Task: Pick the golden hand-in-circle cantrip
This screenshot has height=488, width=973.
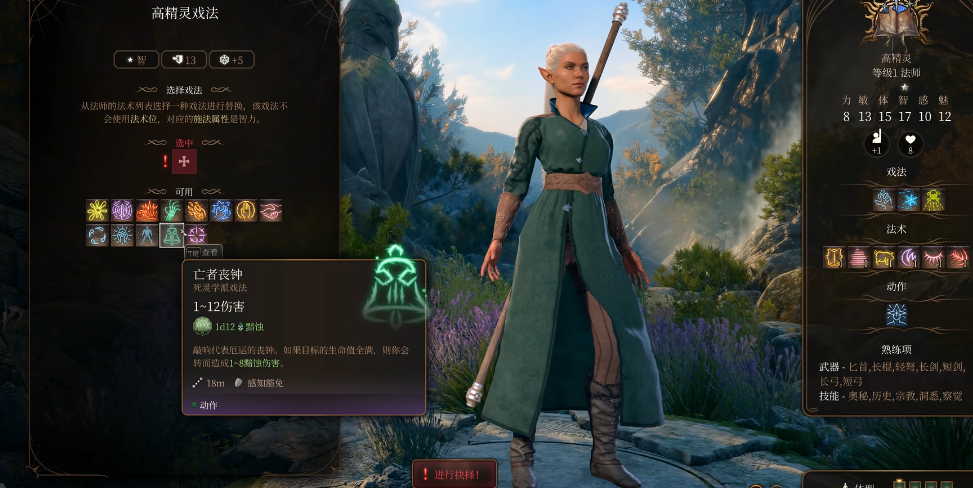Action: pyautogui.click(x=246, y=211)
